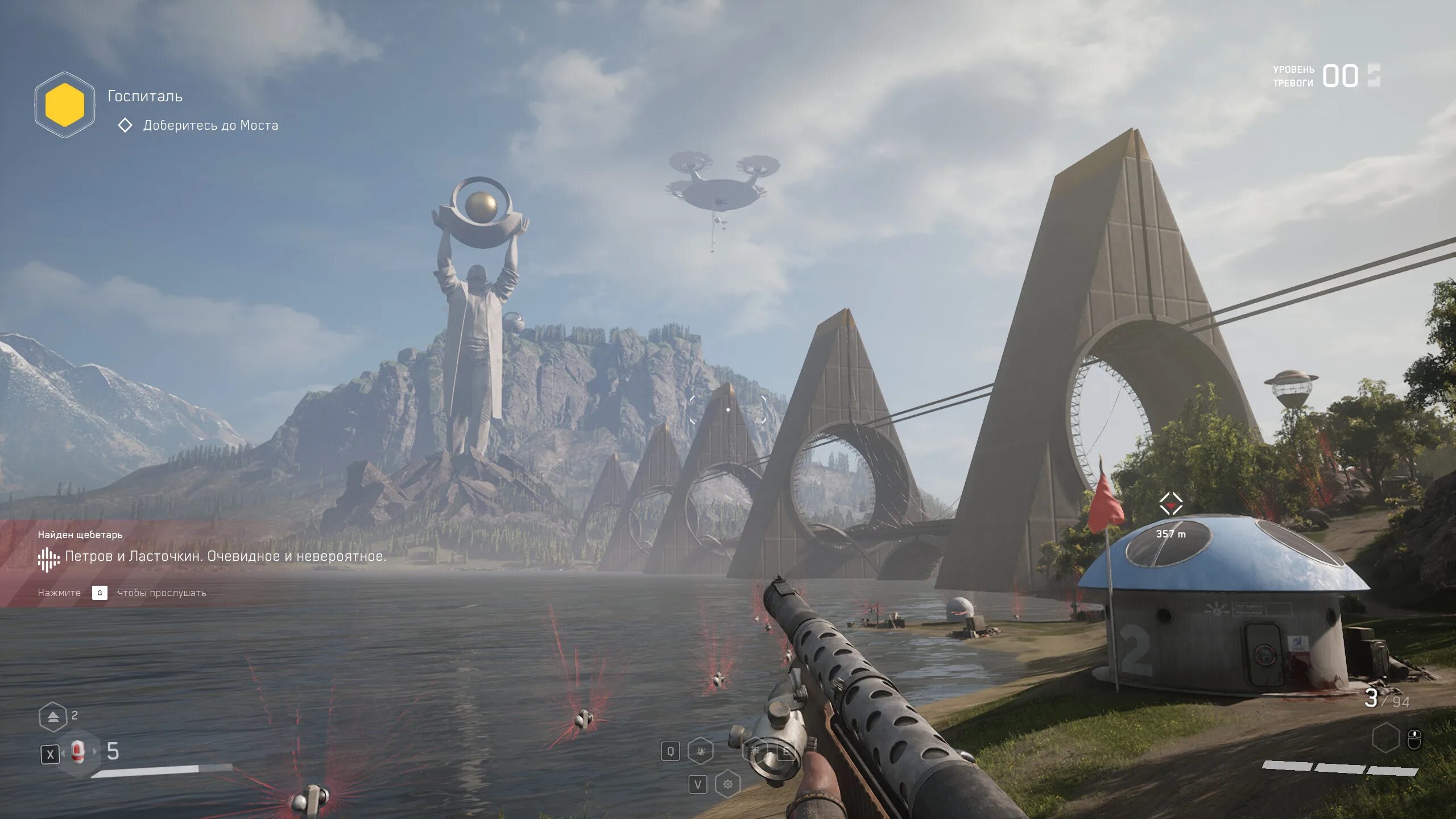Select the empty hexagon slot beside the mouse icon
1456x819 pixels.
tap(1385, 738)
